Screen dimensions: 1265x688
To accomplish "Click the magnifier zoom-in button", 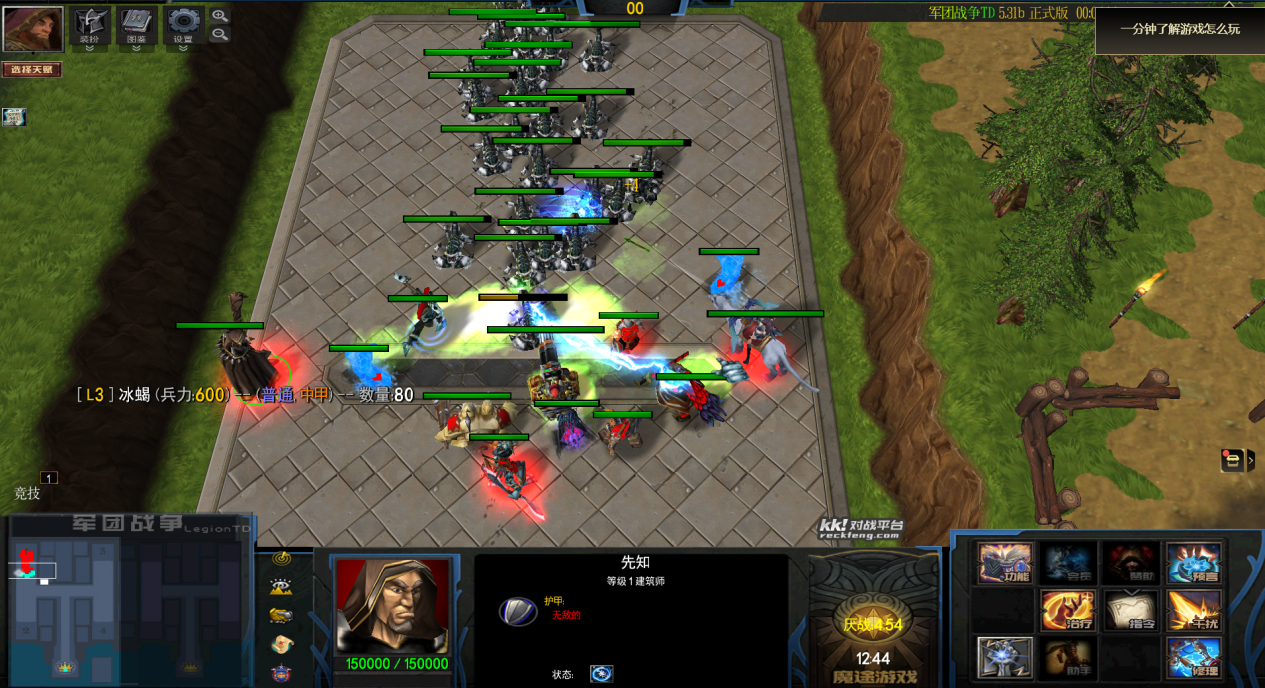I will (220, 16).
